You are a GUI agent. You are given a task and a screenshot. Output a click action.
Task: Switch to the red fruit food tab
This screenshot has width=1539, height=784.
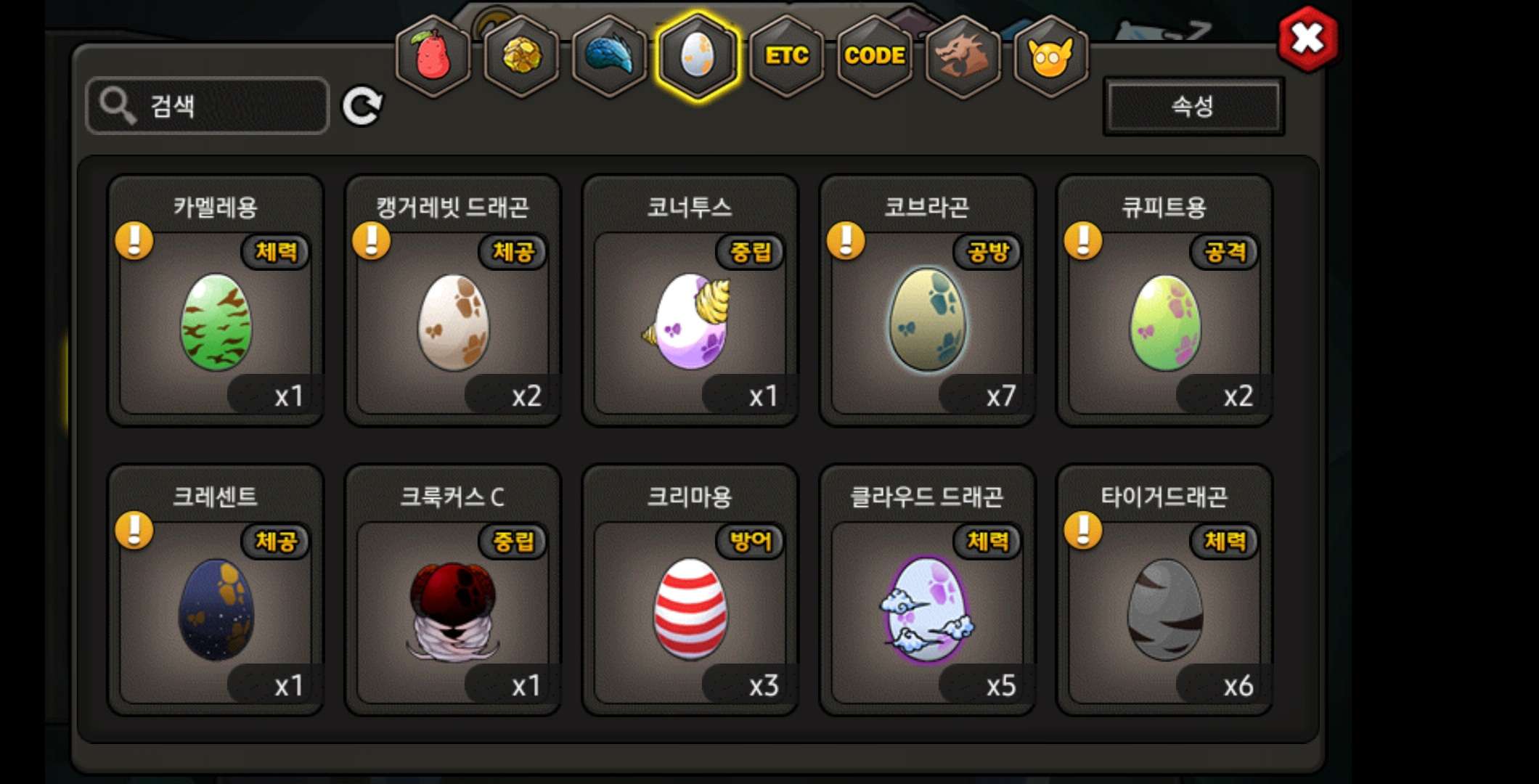coord(433,56)
